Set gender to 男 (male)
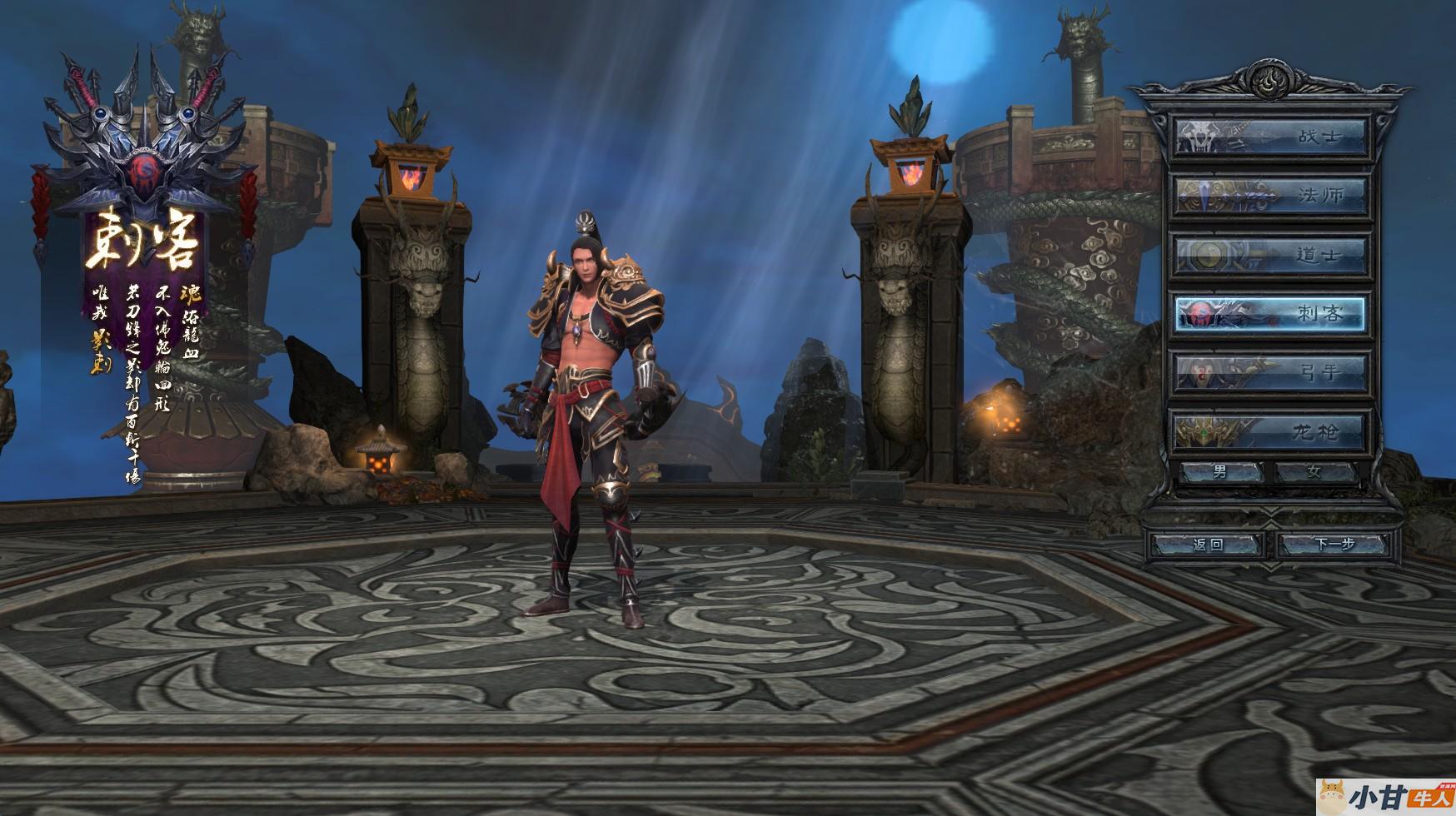 click(x=1220, y=472)
